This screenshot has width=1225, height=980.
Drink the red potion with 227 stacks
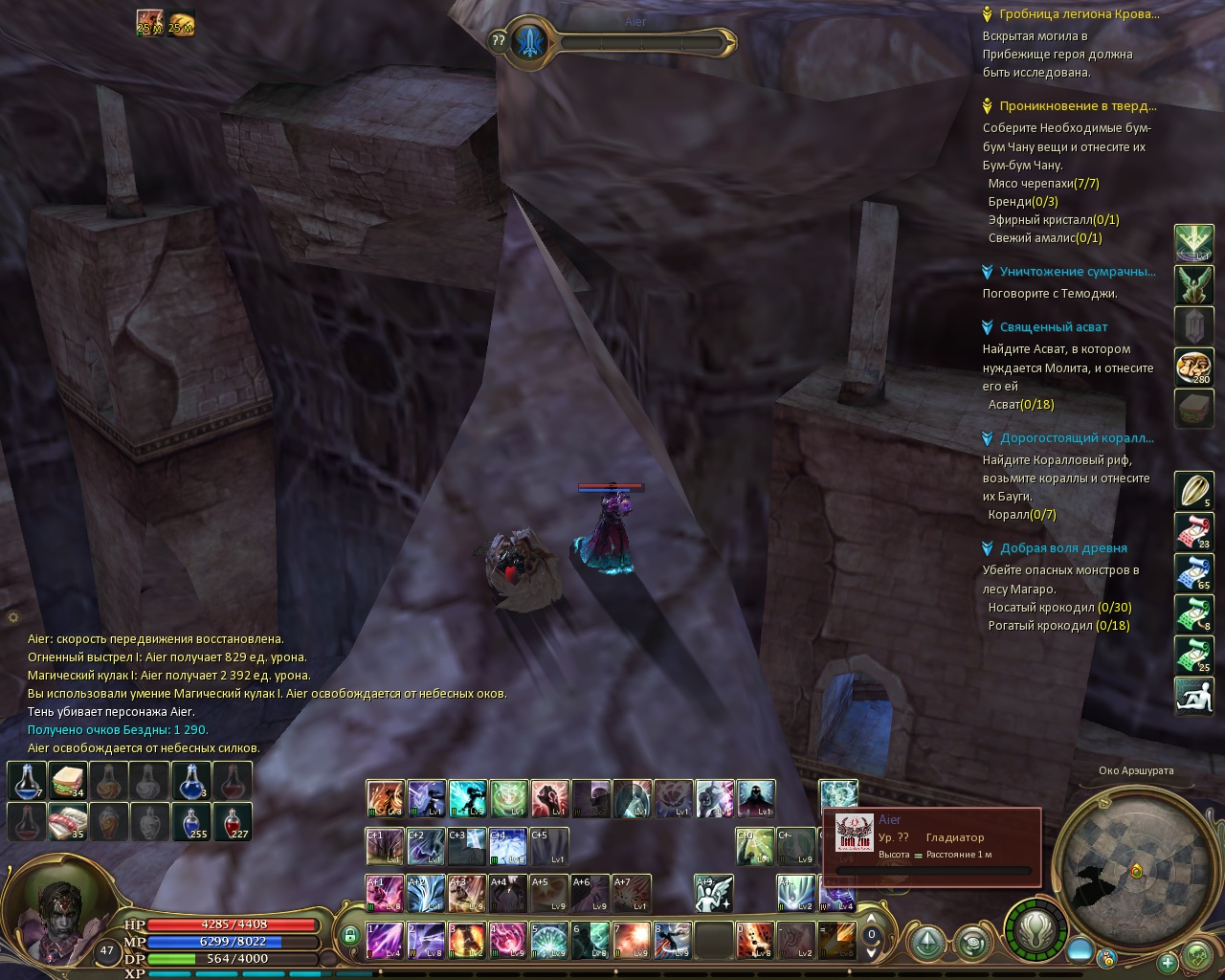(x=233, y=821)
